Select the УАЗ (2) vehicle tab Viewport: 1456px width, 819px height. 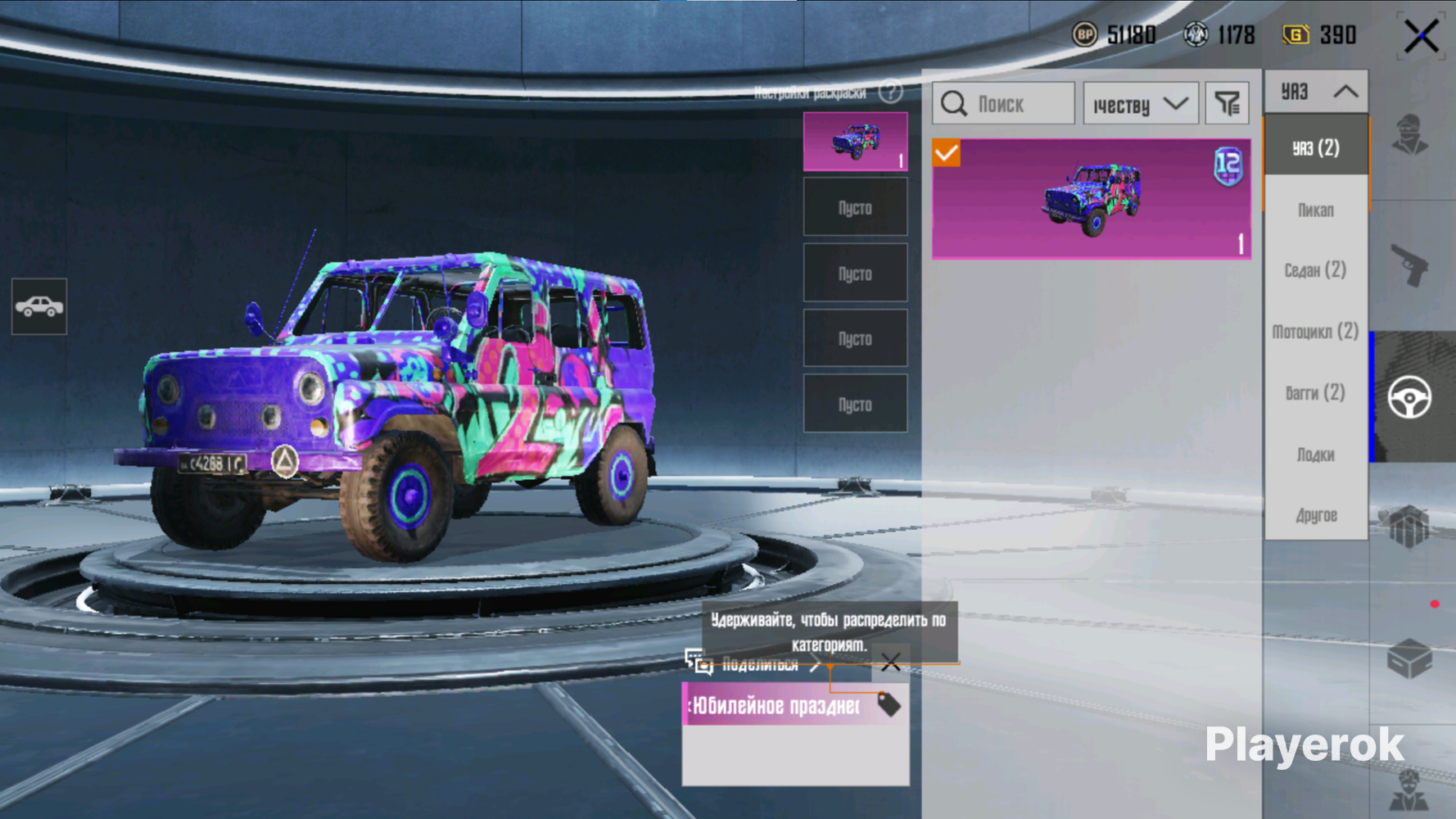tap(1316, 148)
